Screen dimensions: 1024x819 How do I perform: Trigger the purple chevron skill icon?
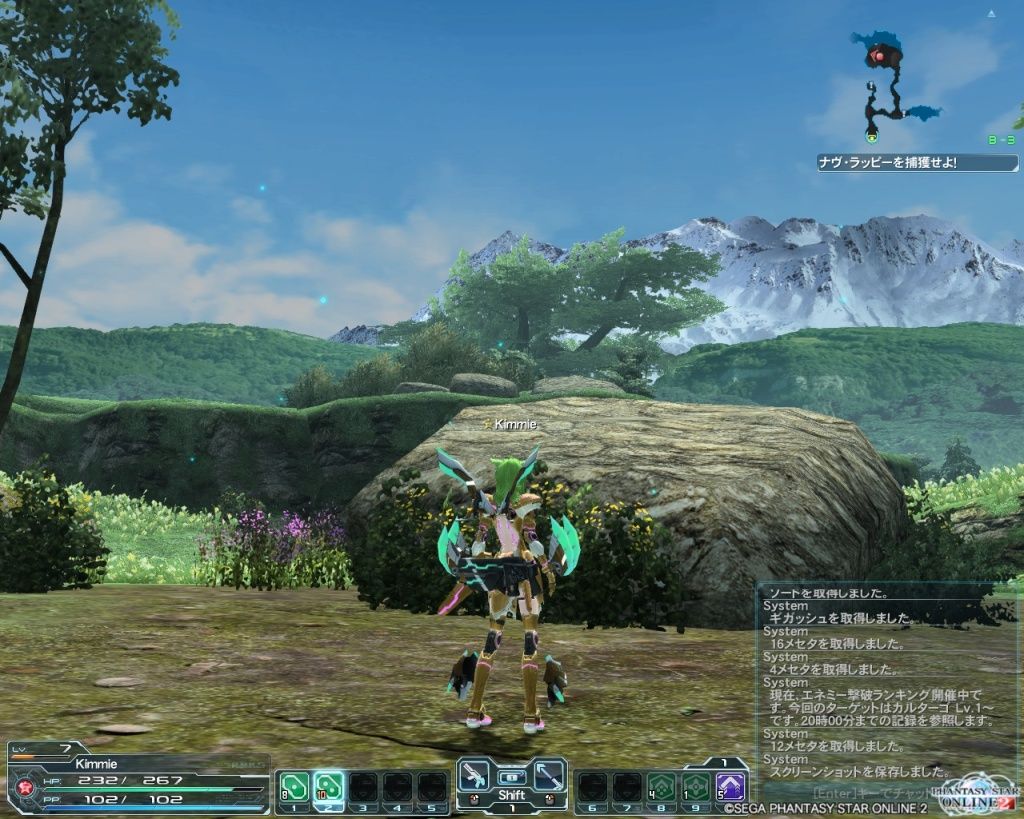coord(730,786)
